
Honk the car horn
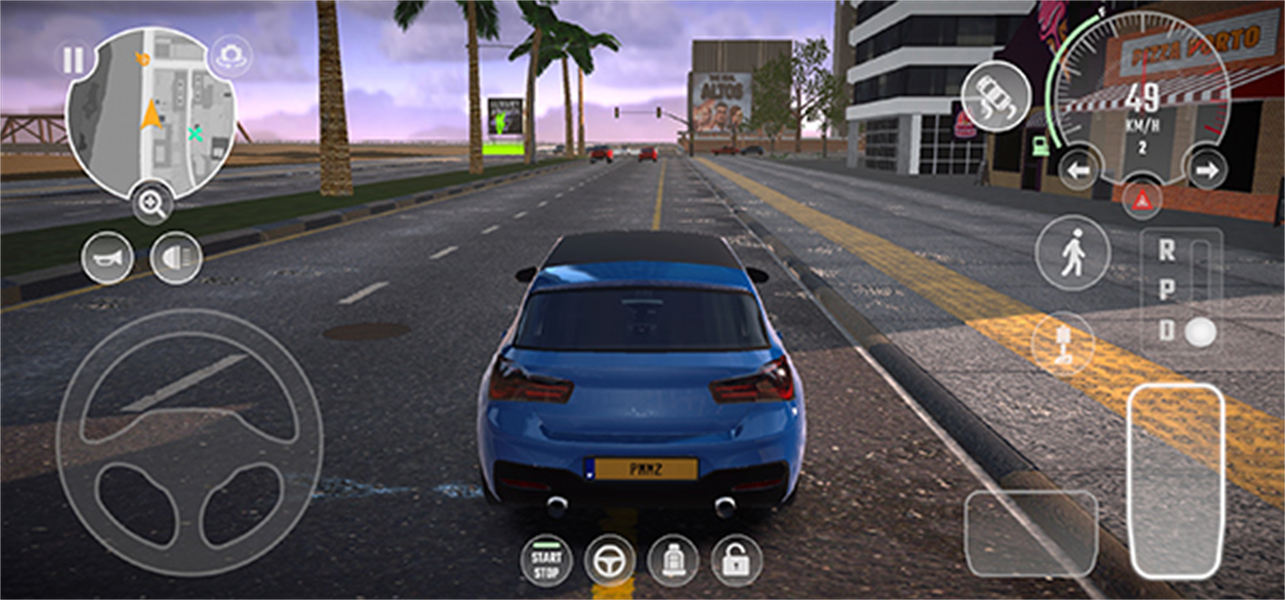[107, 257]
